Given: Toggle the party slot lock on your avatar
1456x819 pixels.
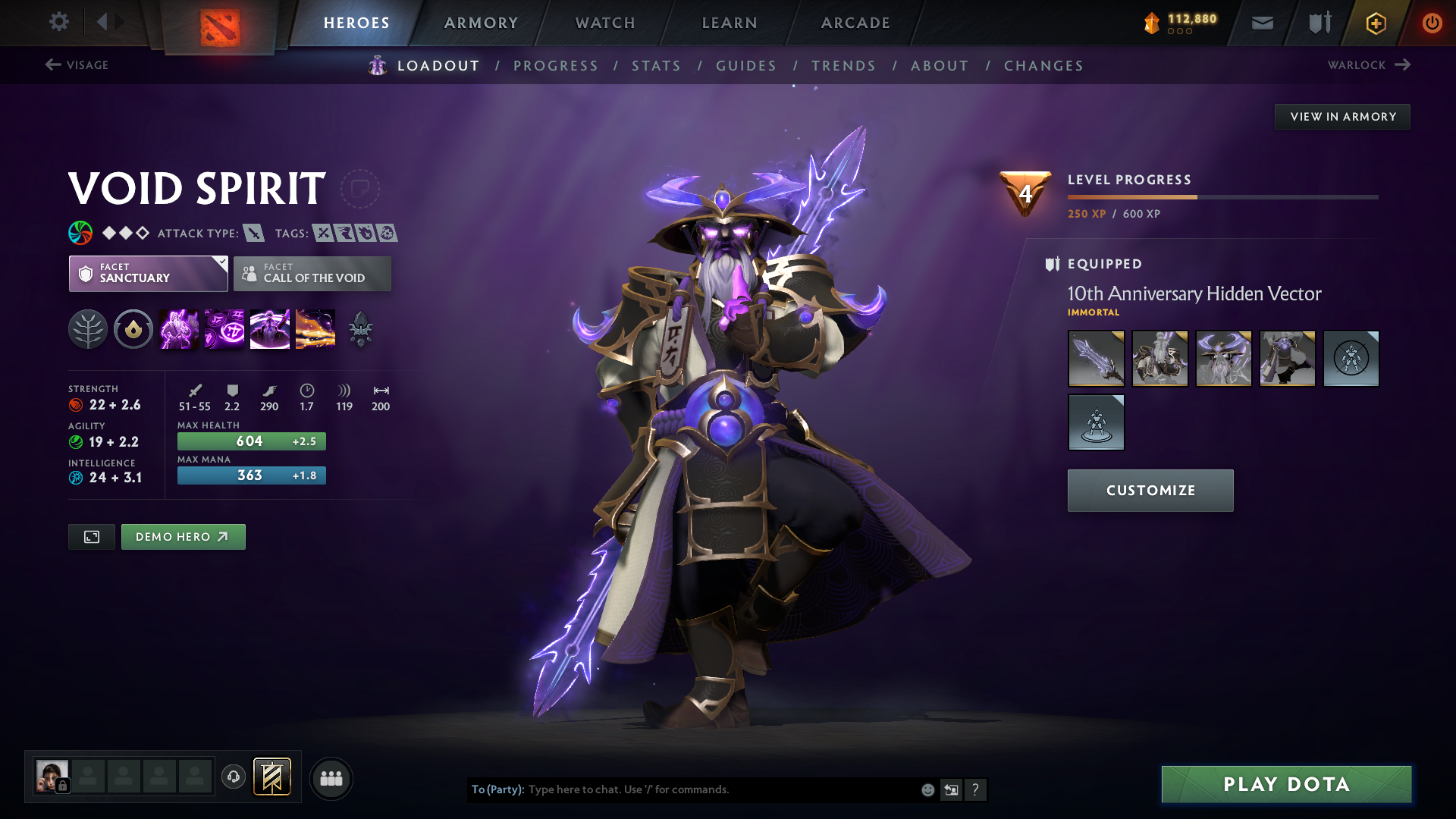Looking at the screenshot, I should [64, 786].
